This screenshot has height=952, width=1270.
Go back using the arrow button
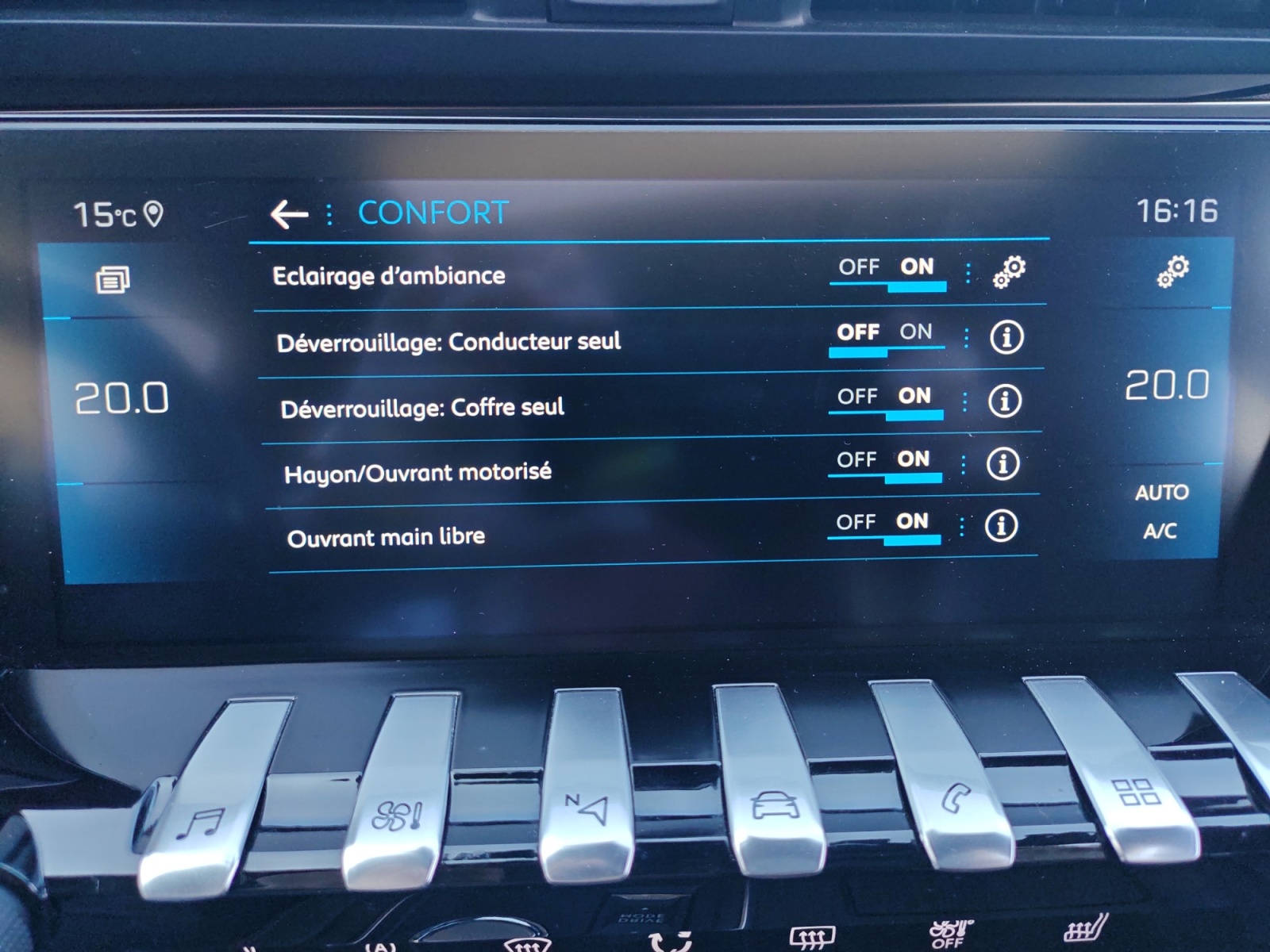[x=287, y=212]
